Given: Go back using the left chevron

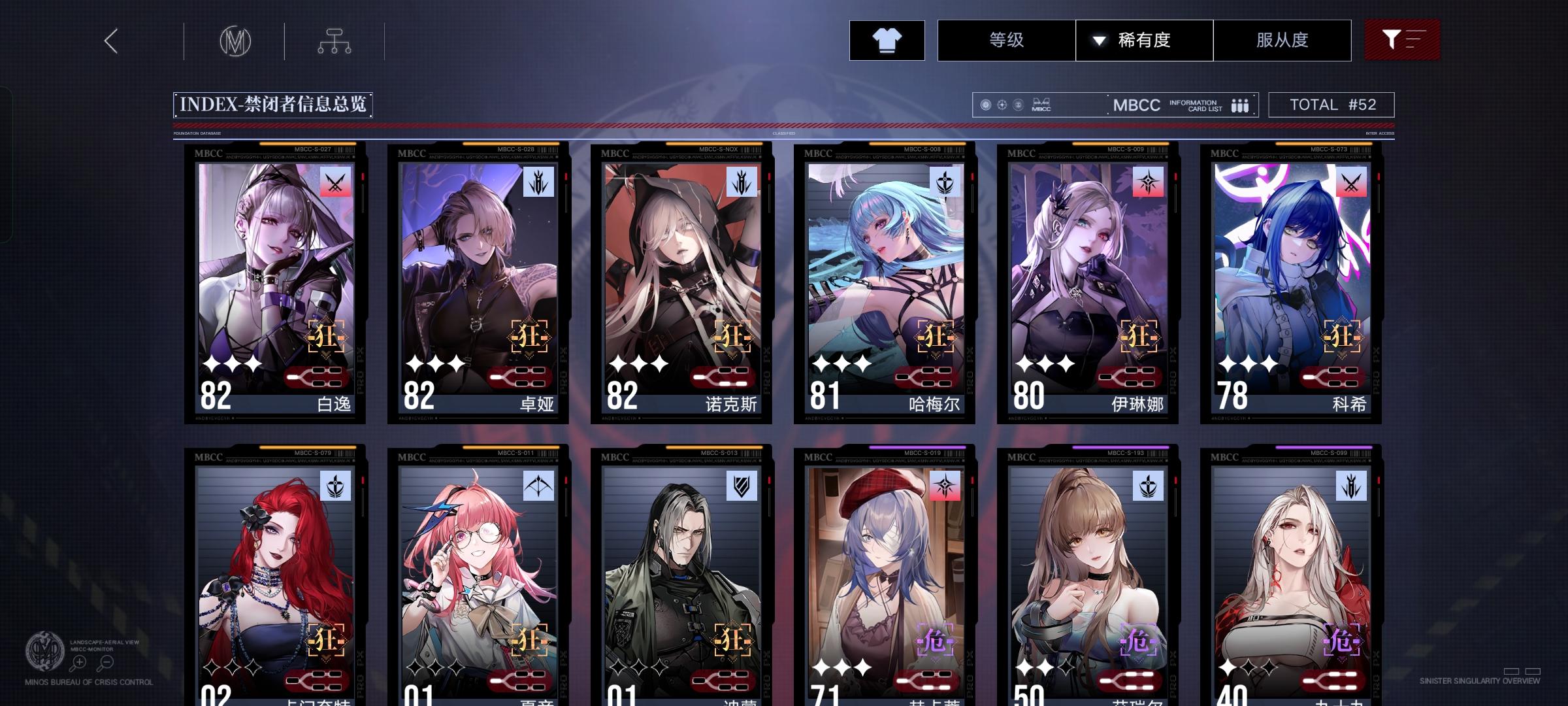Looking at the screenshot, I should pos(110,40).
